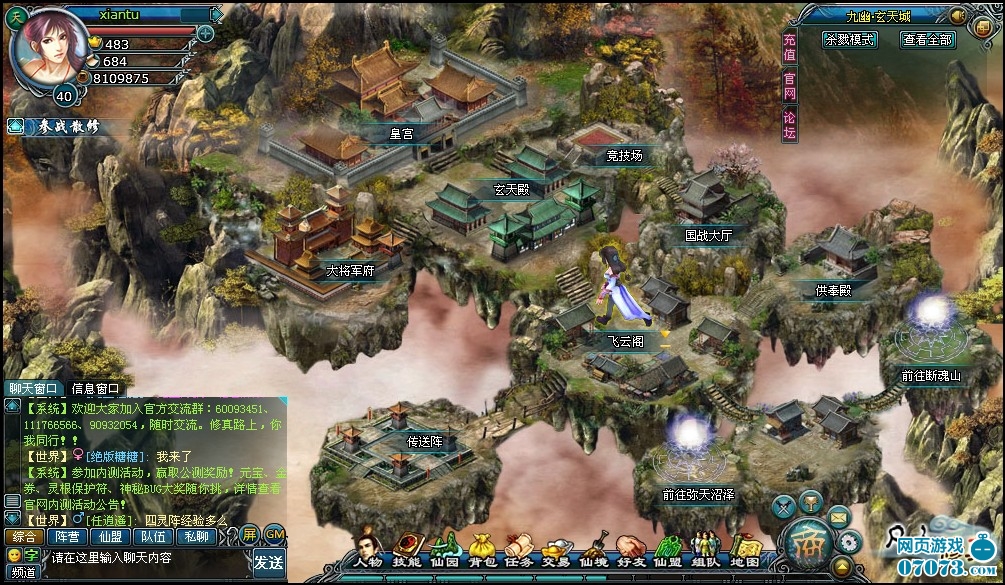Select the 私聊 private chat tab
This screenshot has width=1005, height=585.
197,535
